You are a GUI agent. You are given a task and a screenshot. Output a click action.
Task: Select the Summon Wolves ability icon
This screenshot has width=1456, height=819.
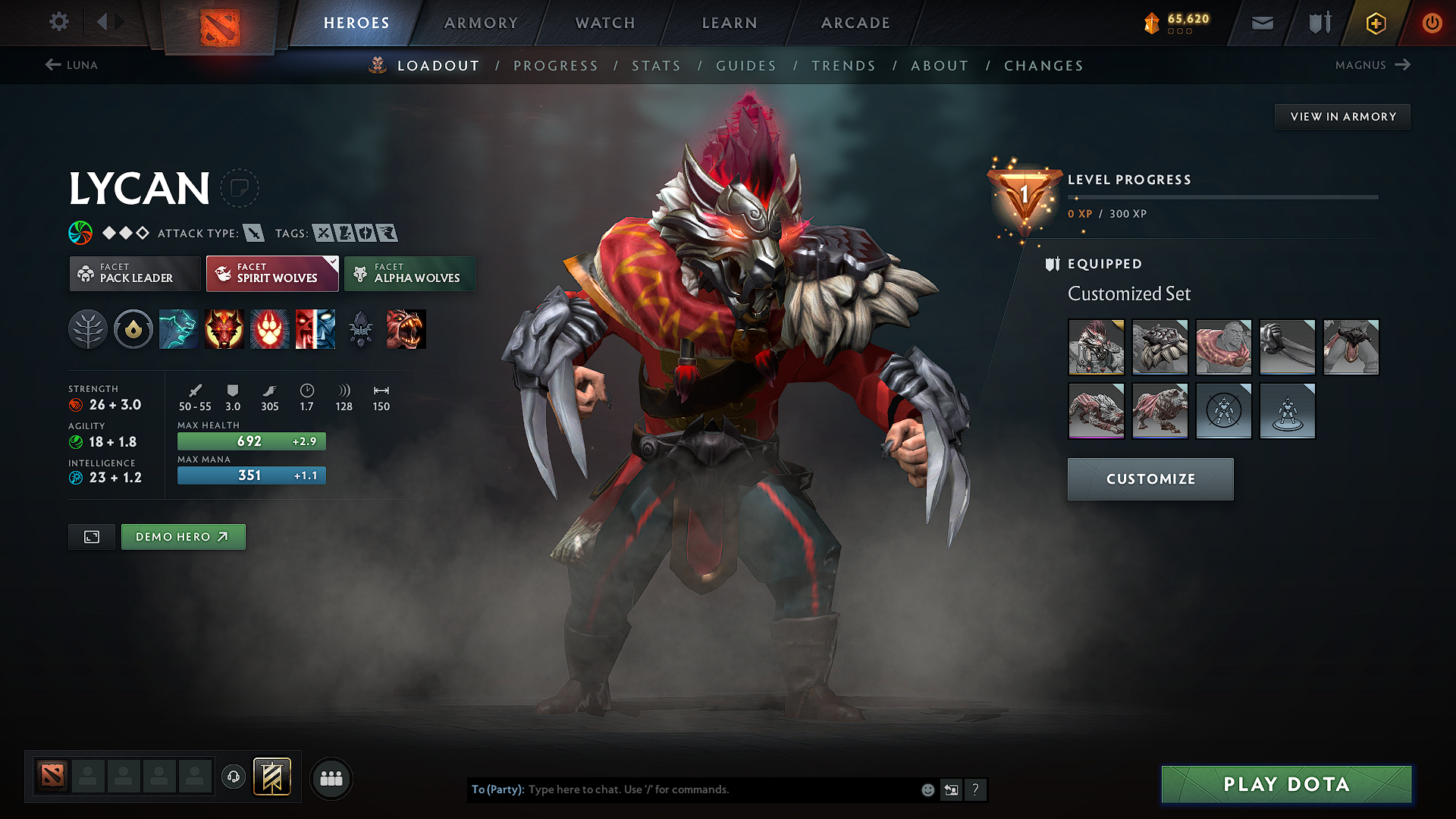(x=178, y=329)
